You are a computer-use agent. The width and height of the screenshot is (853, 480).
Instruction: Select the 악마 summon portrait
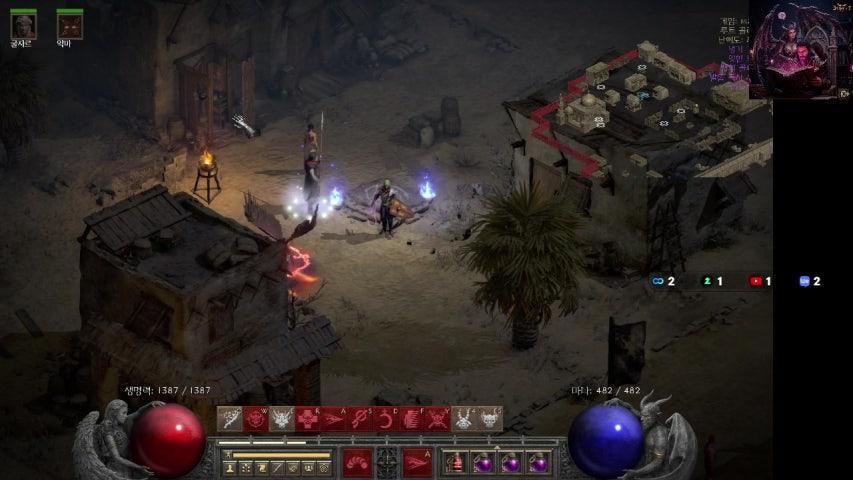coord(69,25)
